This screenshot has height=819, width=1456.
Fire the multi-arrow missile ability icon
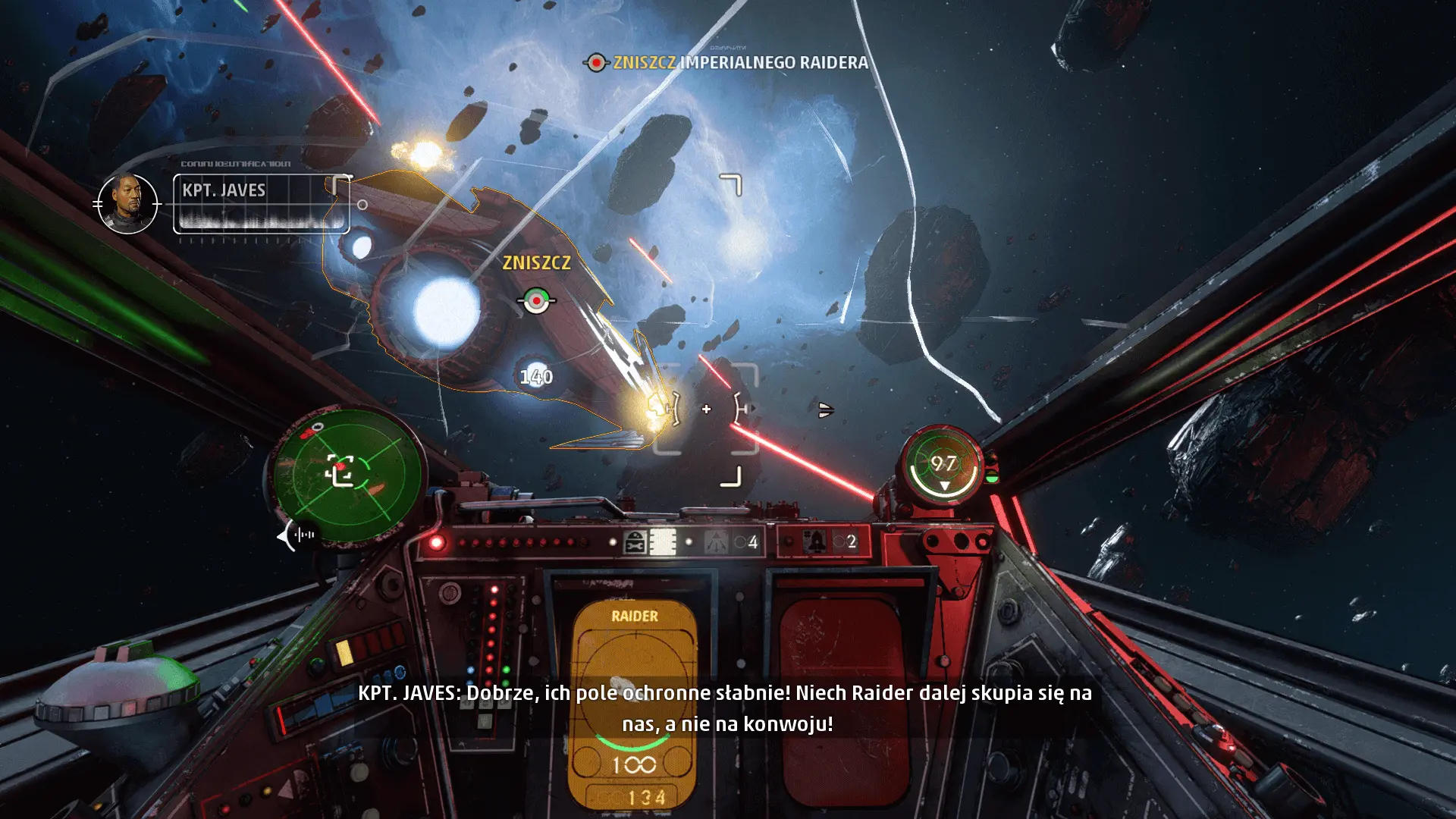tap(716, 542)
